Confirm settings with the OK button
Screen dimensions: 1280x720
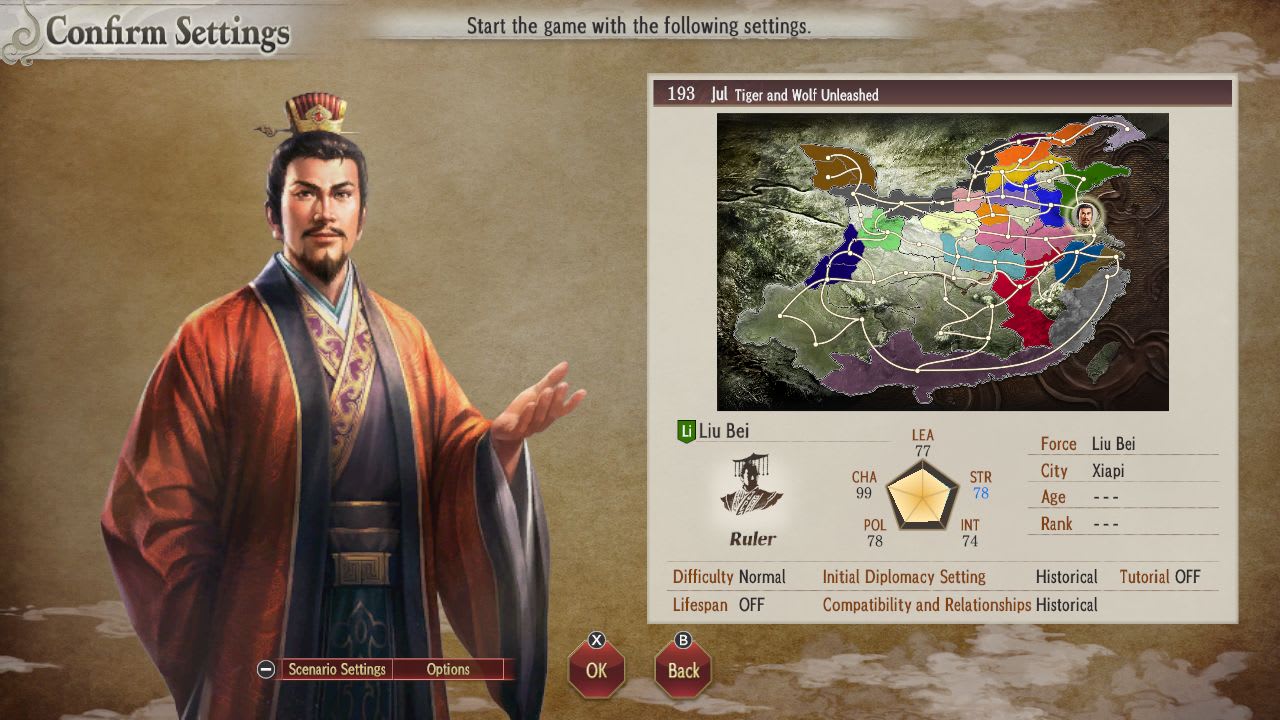click(596, 671)
